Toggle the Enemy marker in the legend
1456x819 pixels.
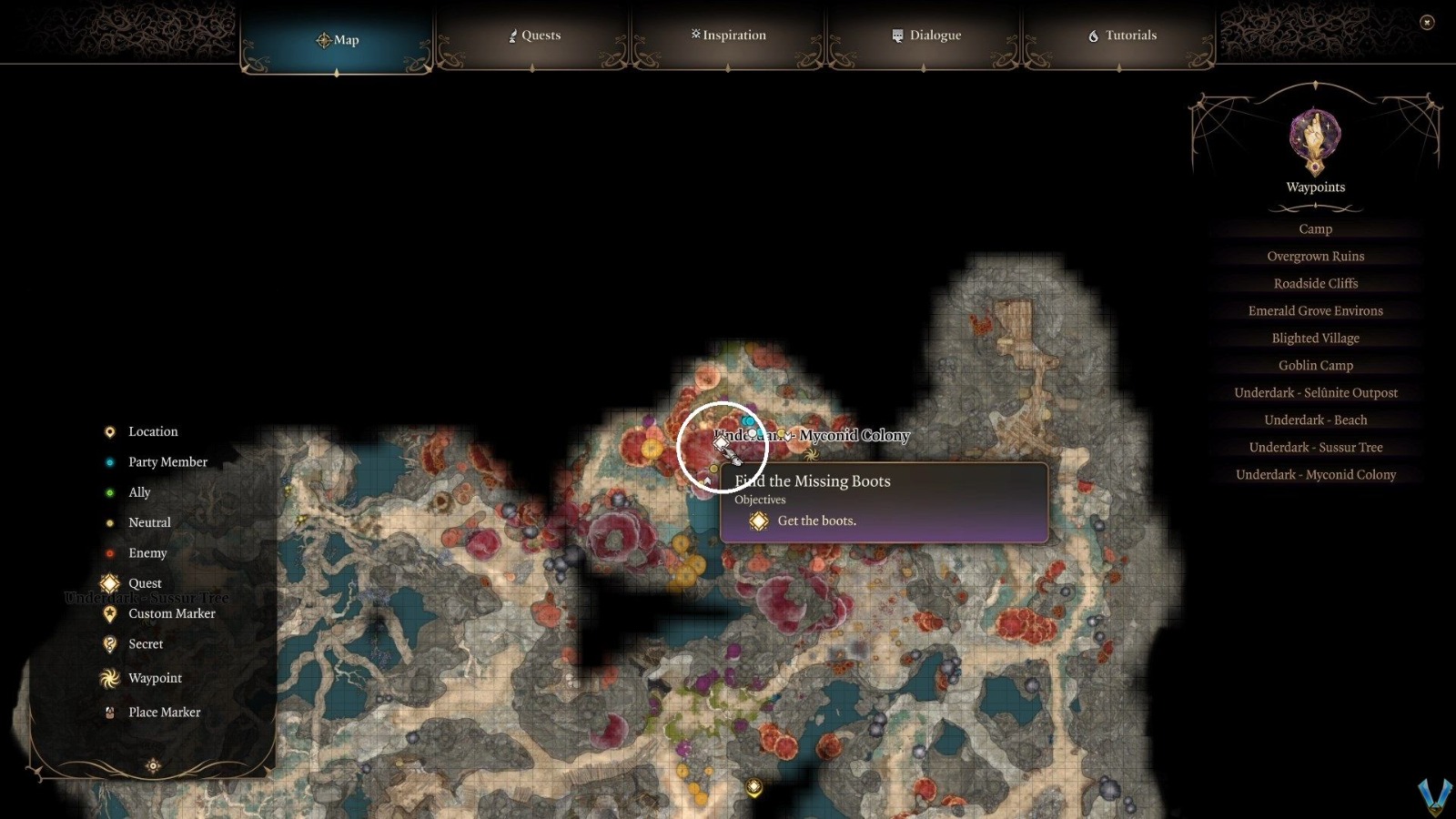pos(109,552)
